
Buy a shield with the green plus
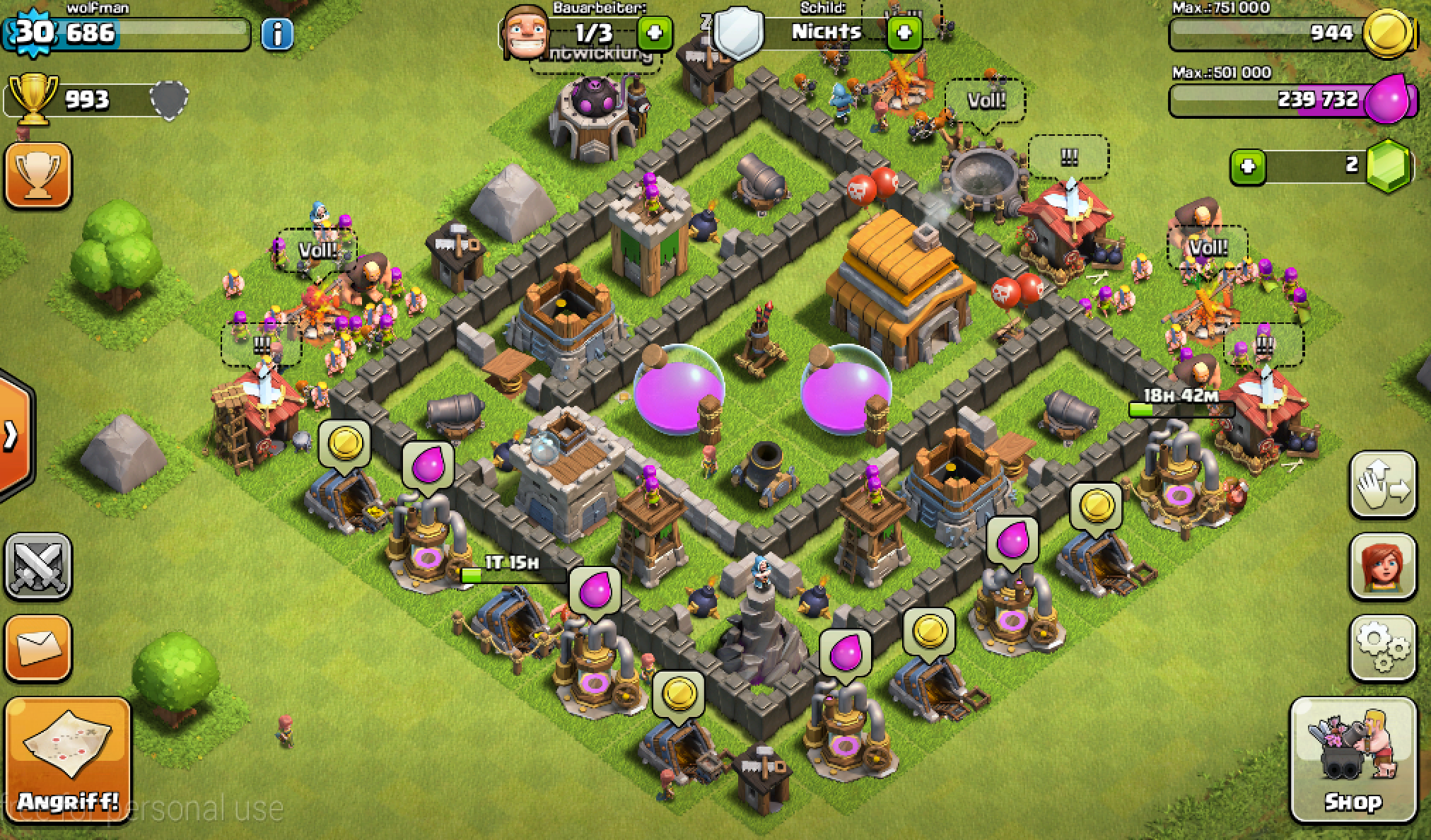click(904, 33)
